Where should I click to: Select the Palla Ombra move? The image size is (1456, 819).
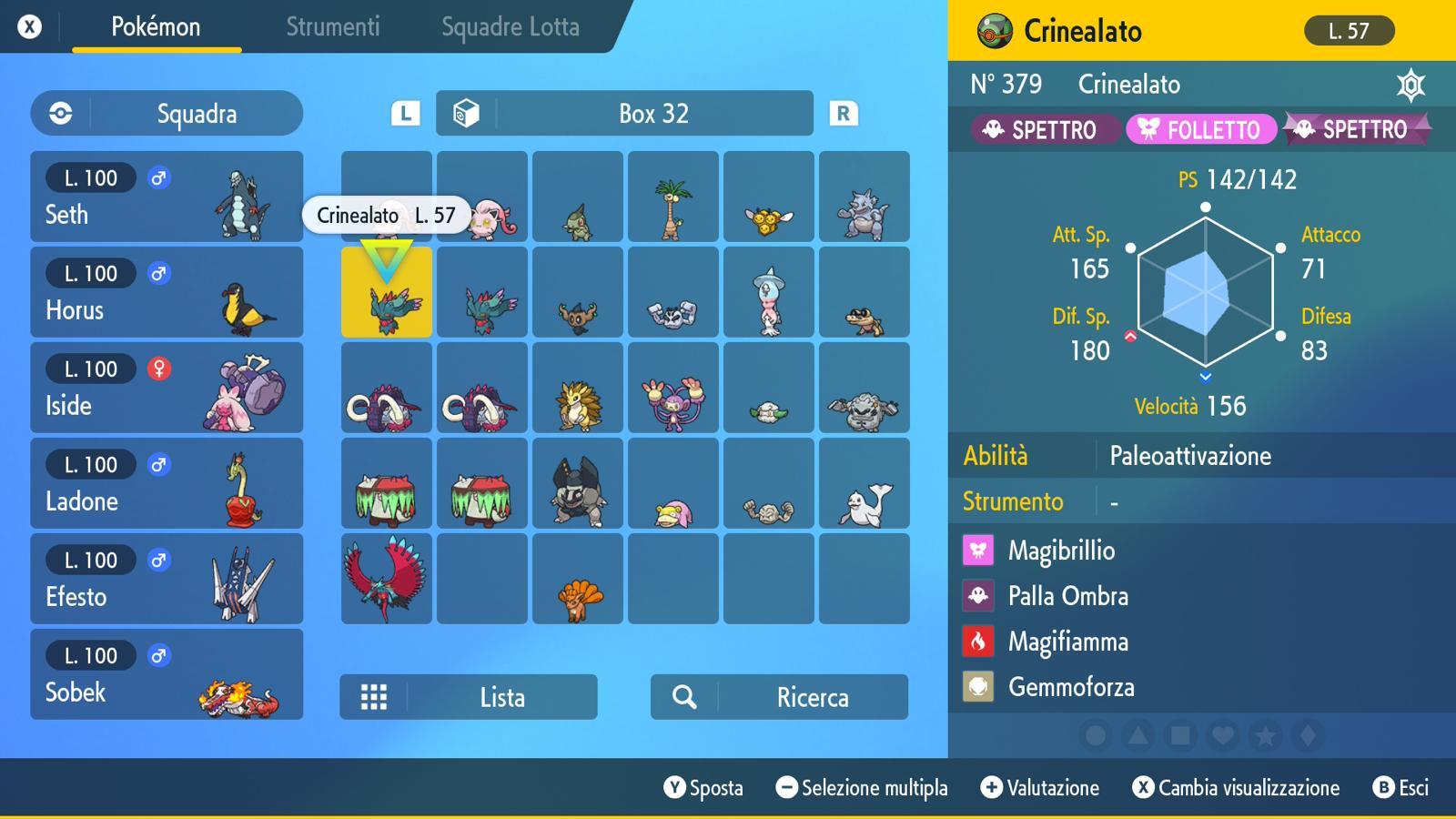pos(1067,596)
